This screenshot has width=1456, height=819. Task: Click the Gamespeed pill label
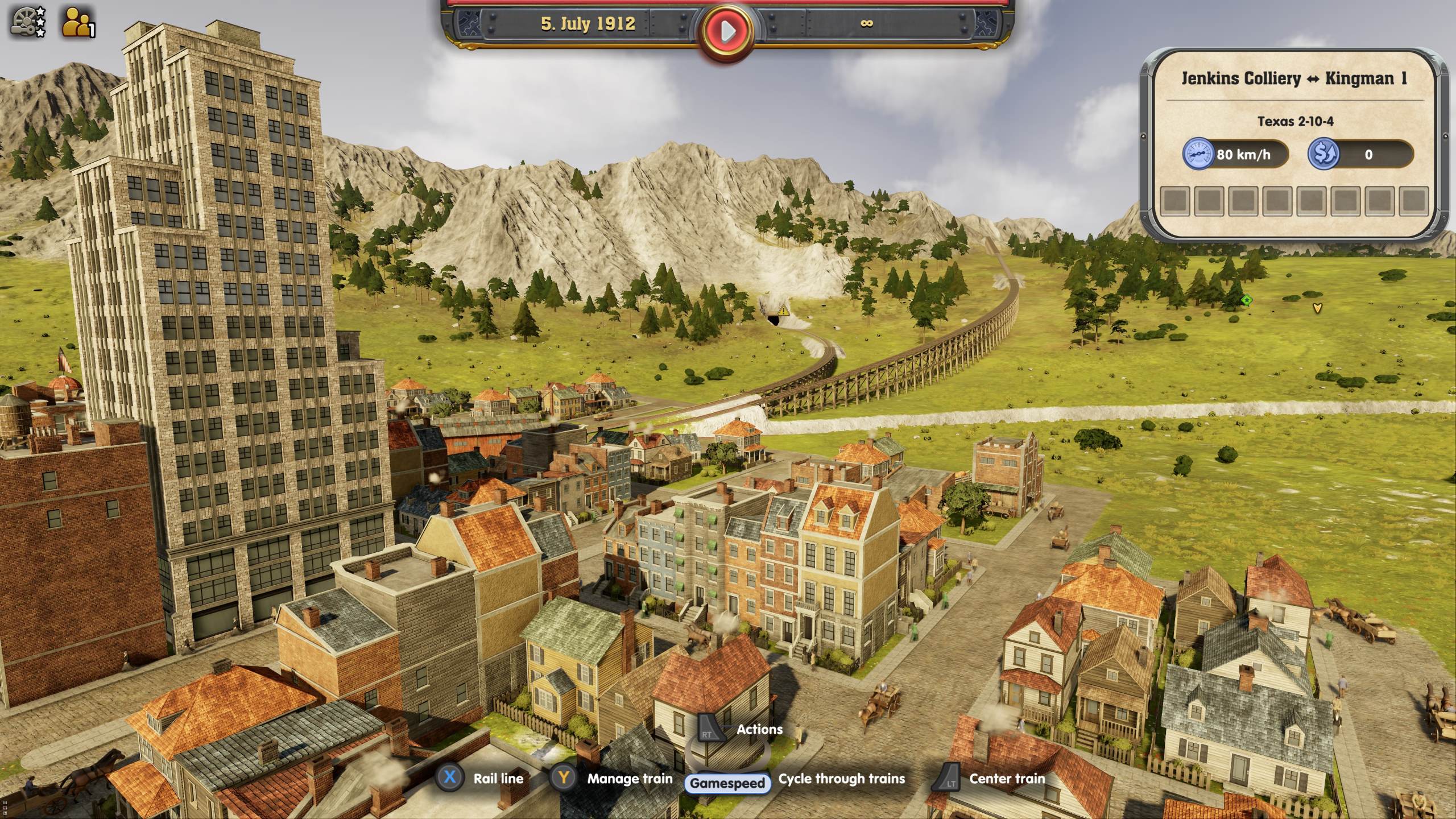pos(728,782)
